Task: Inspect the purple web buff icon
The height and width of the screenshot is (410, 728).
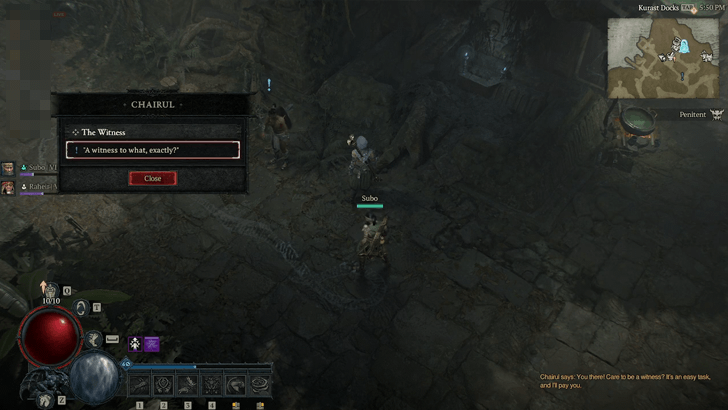Action: coord(152,344)
